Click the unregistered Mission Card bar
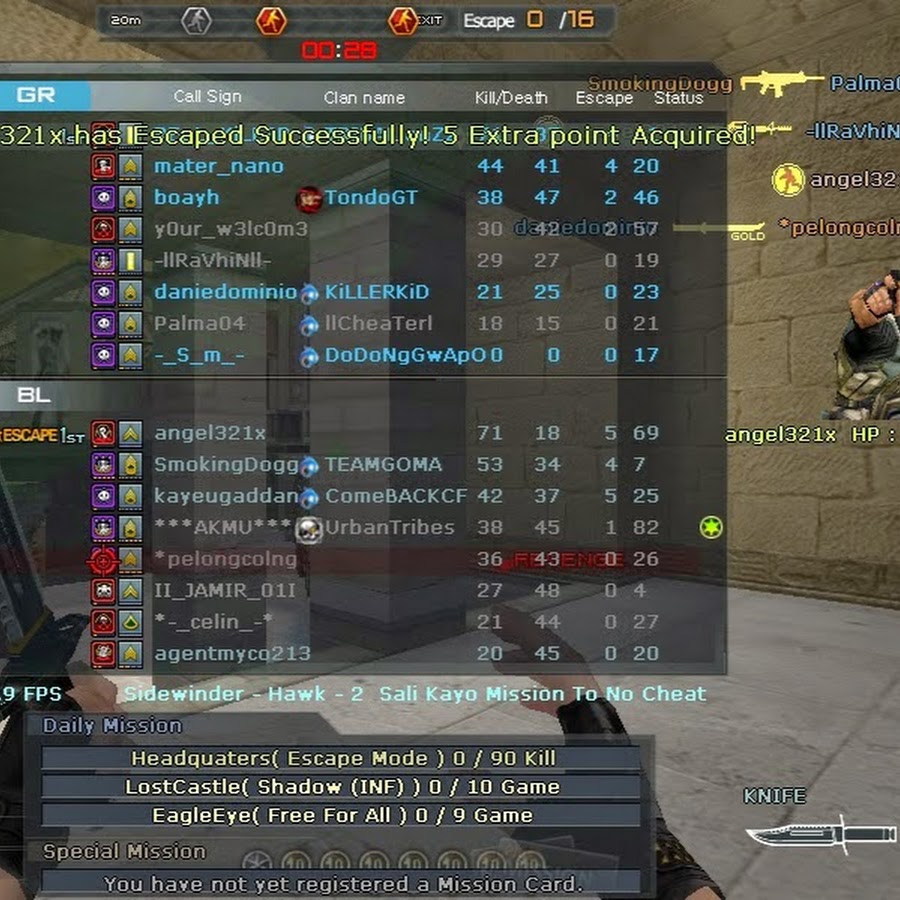 point(342,884)
